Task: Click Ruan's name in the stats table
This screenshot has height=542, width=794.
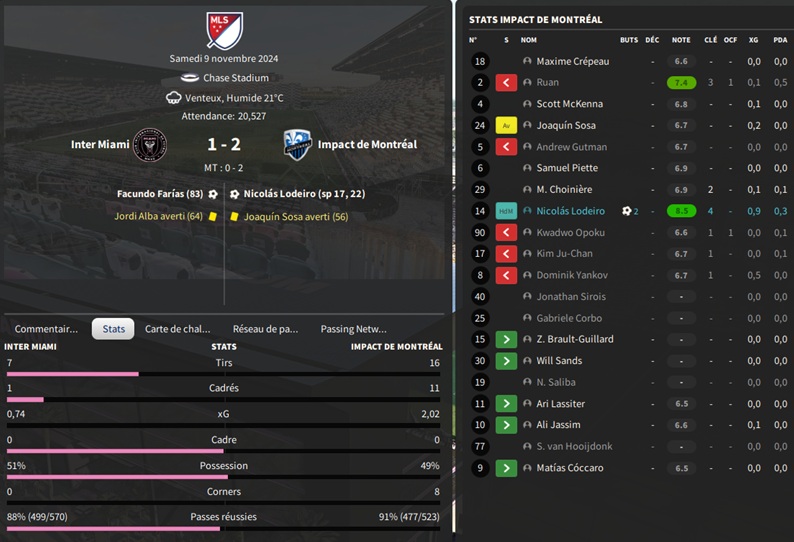Action: [547, 83]
